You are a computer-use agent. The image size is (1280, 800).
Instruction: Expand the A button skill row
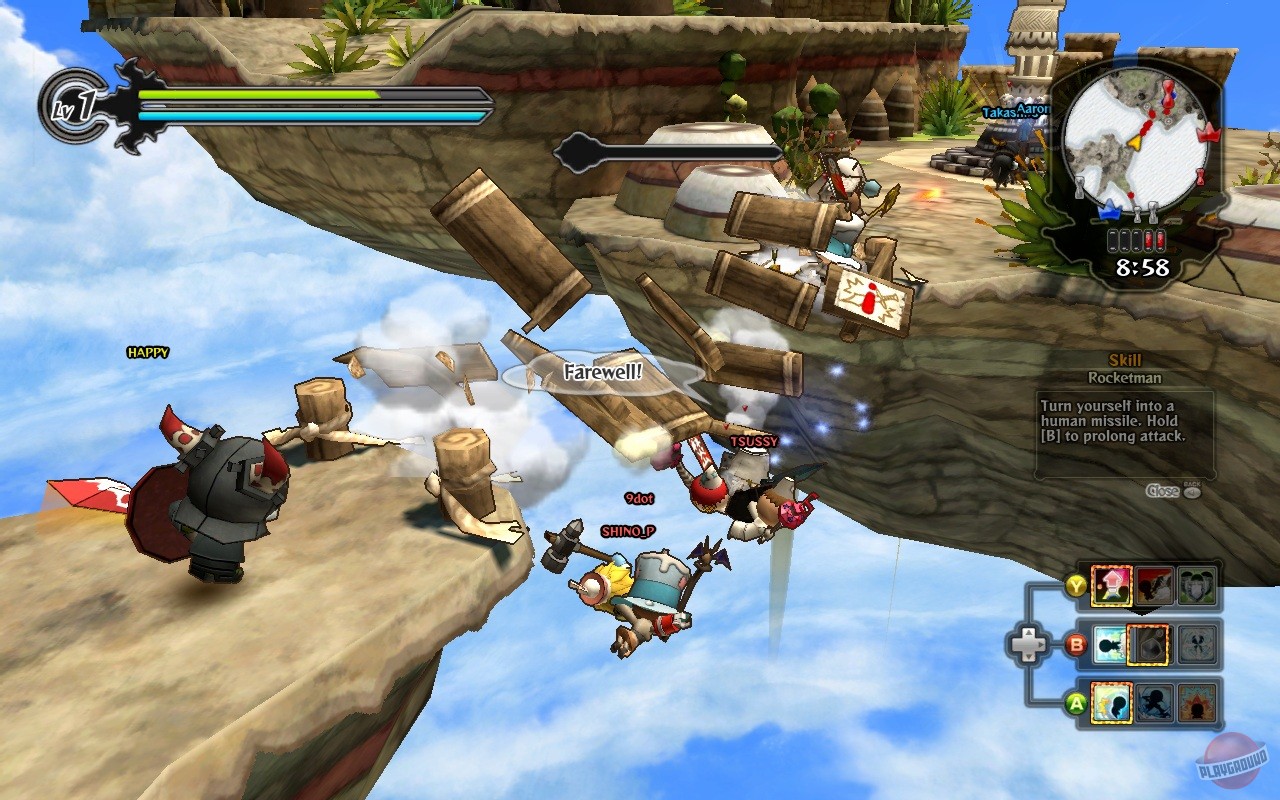[x=1074, y=702]
